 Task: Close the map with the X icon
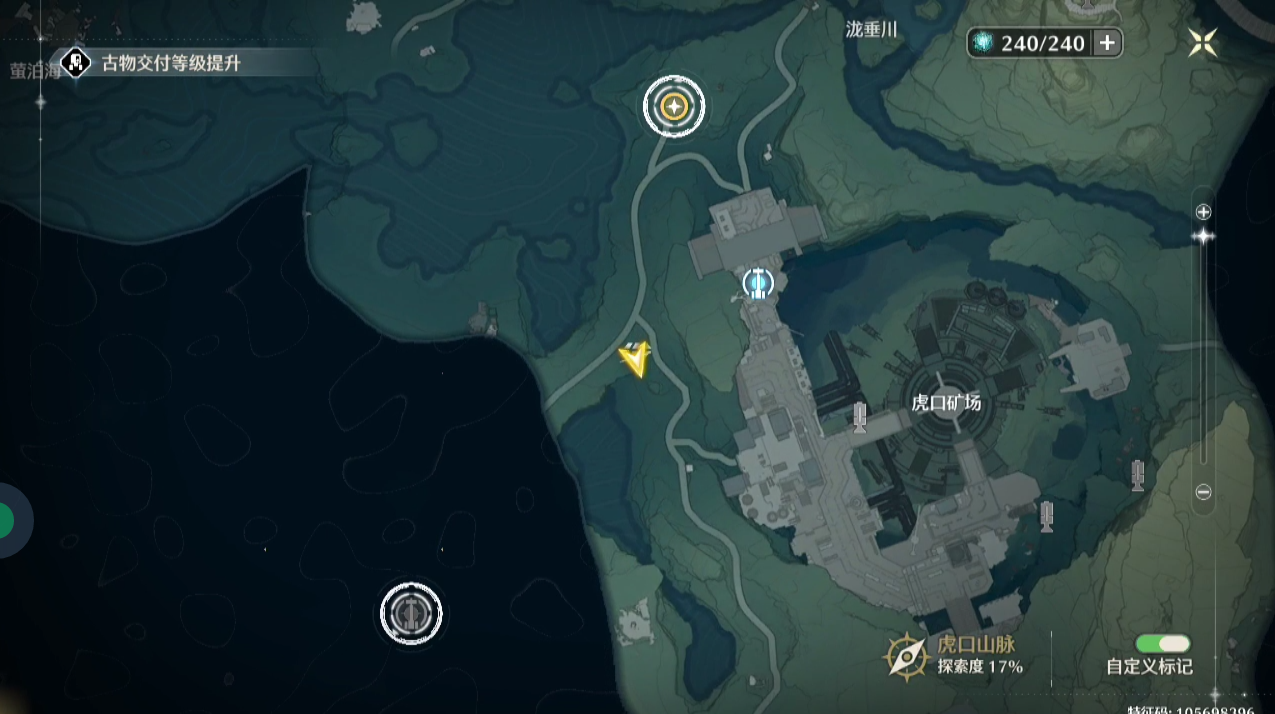1202,42
